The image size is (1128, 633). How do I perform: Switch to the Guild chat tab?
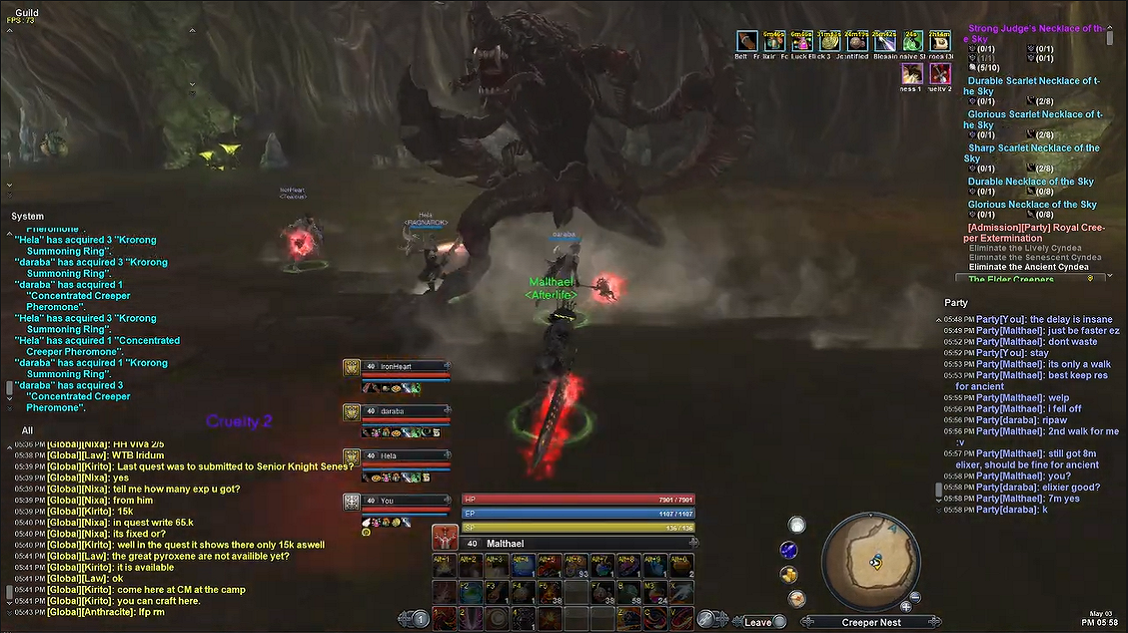[27, 13]
